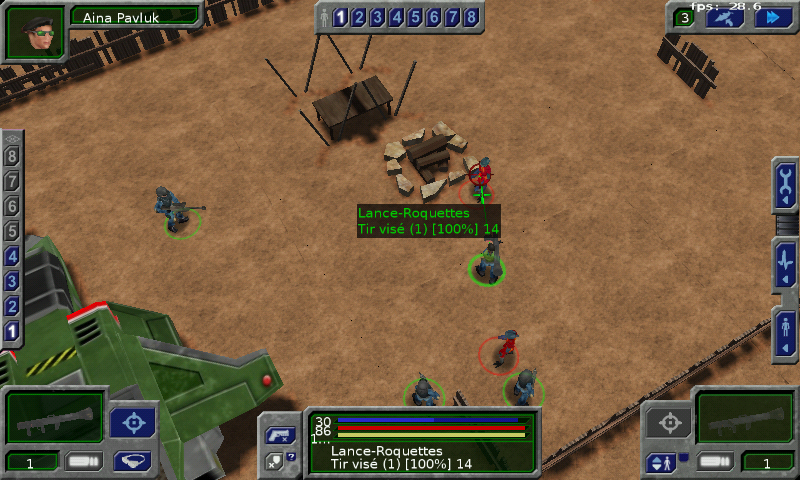
Task: Select soldier number 8 in top bar
Action: tap(471, 17)
